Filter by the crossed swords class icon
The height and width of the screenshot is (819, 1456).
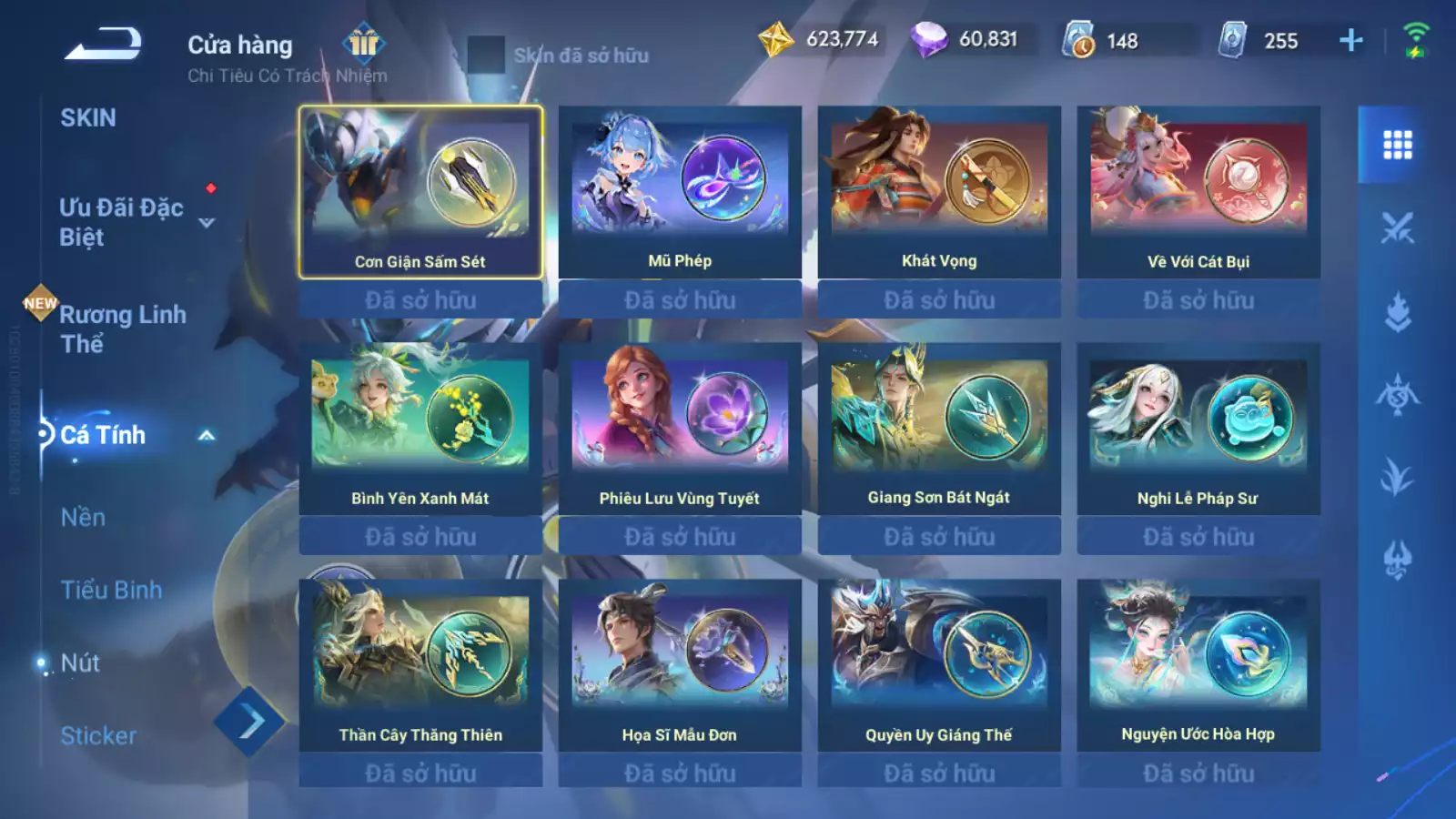[1397, 227]
